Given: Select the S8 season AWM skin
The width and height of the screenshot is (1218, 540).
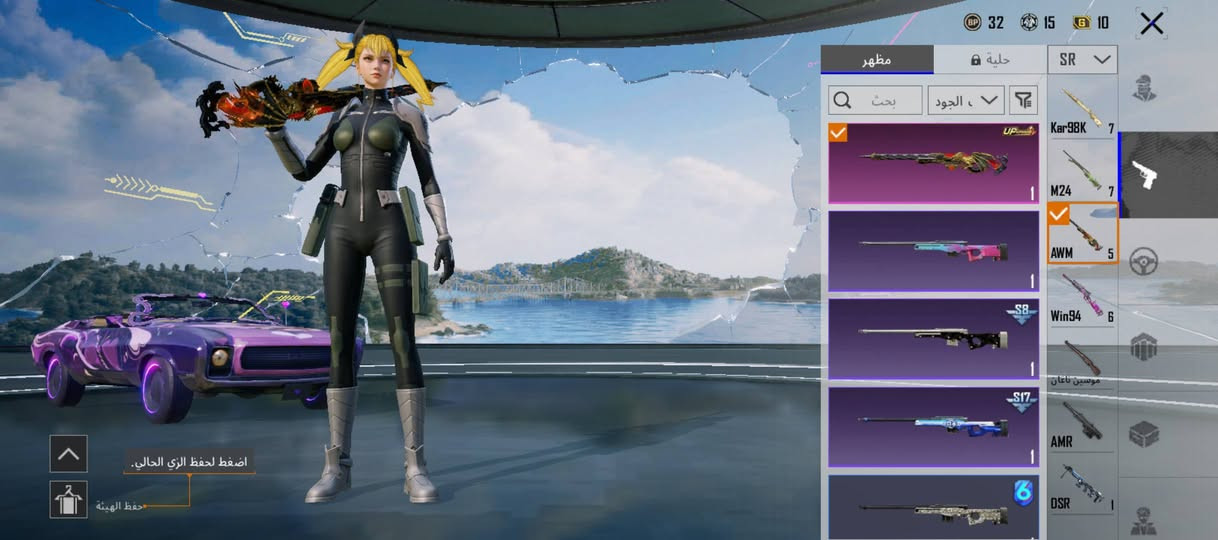Looking at the screenshot, I should pos(933,338).
